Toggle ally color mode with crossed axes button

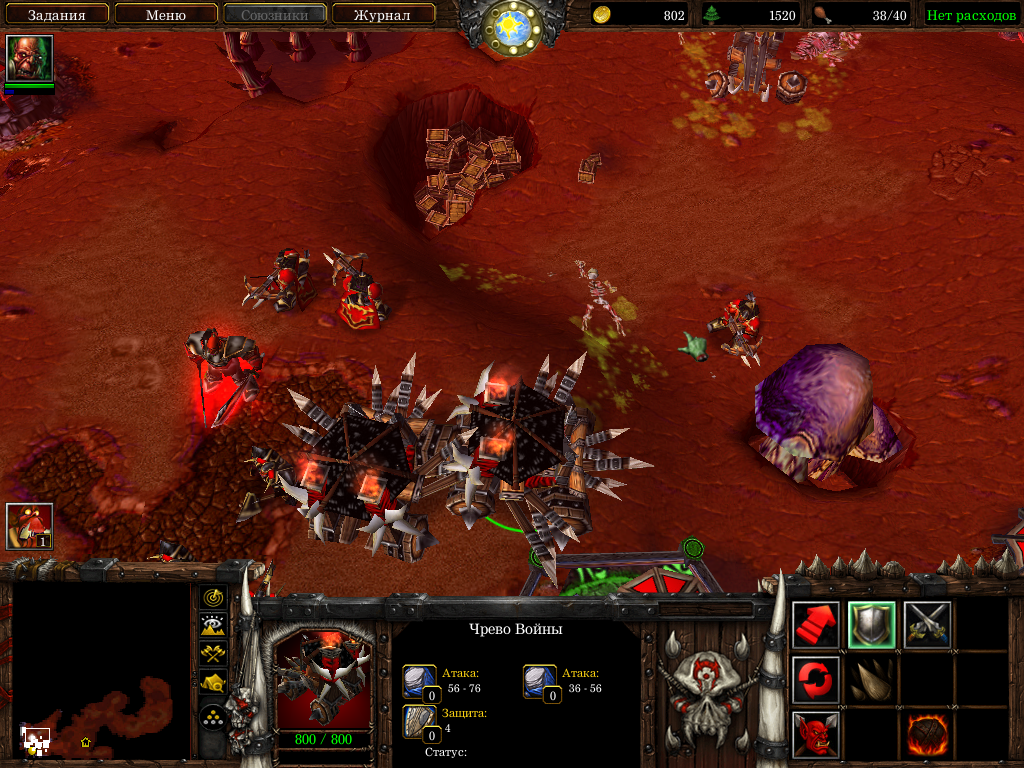pos(213,654)
